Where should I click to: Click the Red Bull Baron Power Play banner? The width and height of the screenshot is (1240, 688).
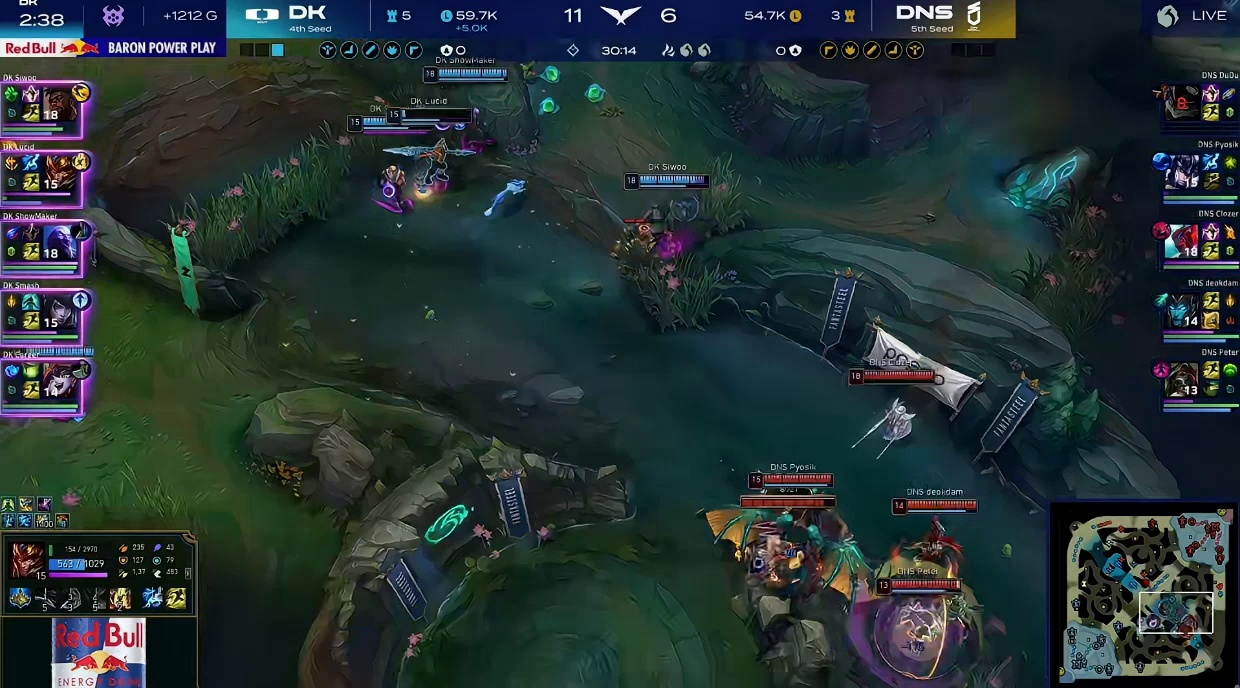pyautogui.click(x=110, y=48)
